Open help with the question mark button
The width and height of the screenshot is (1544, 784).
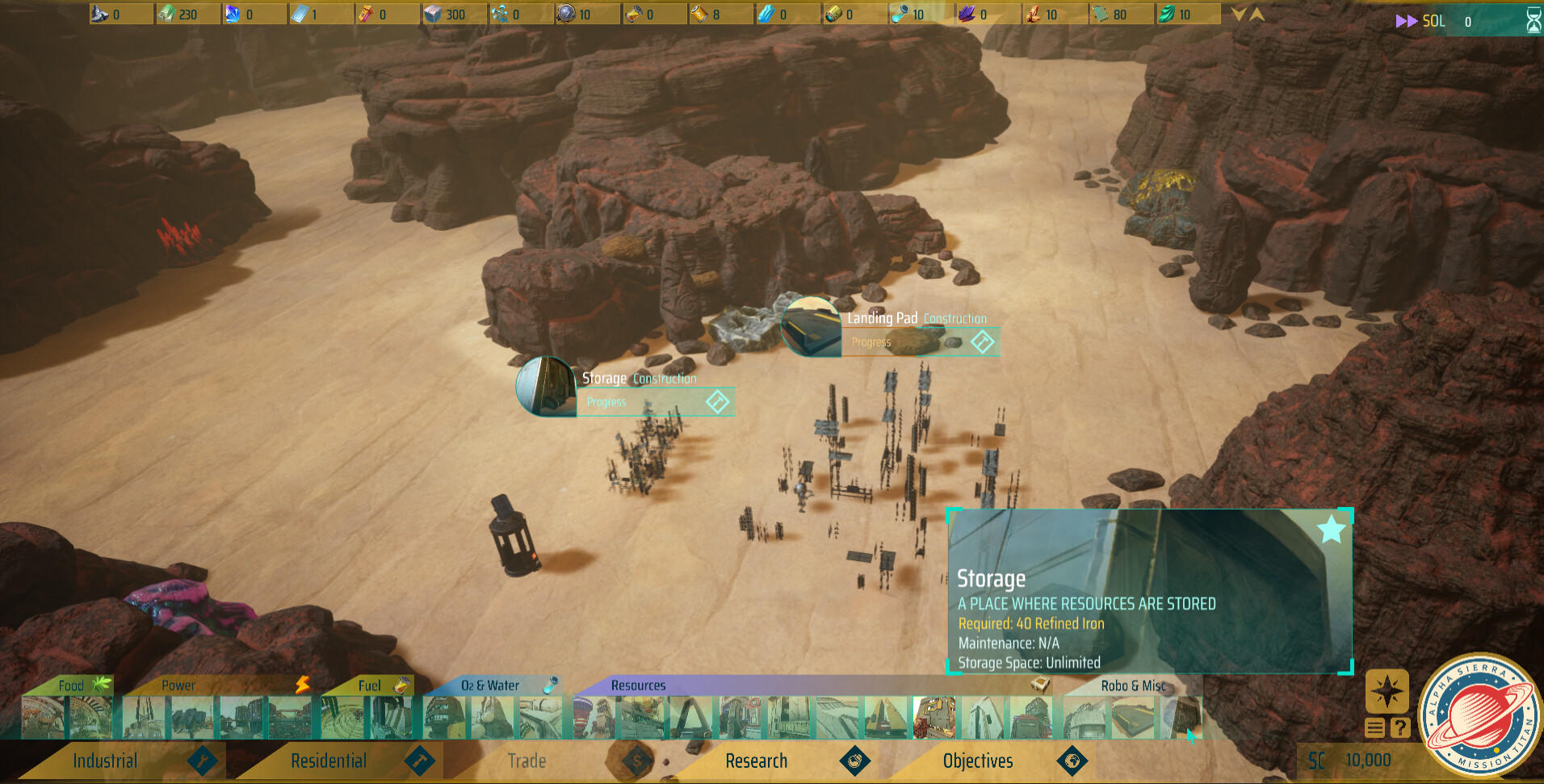click(1400, 727)
